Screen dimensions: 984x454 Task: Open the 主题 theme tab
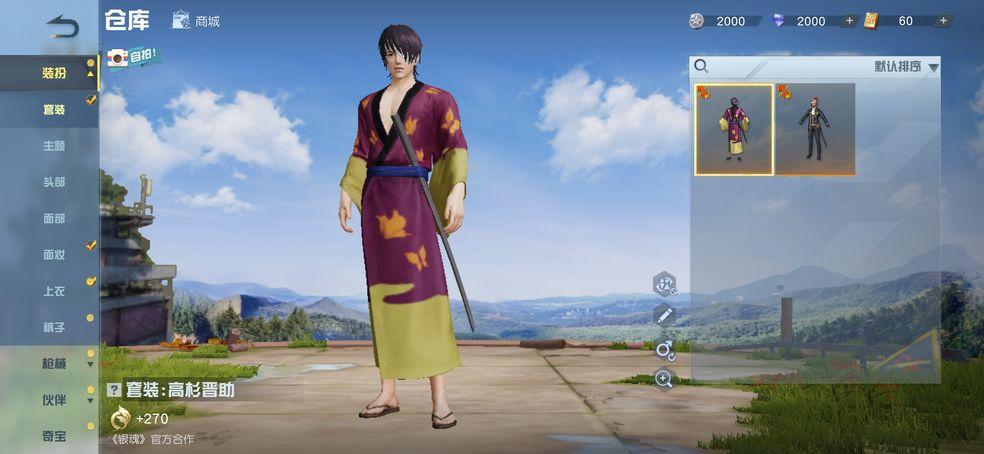53,145
